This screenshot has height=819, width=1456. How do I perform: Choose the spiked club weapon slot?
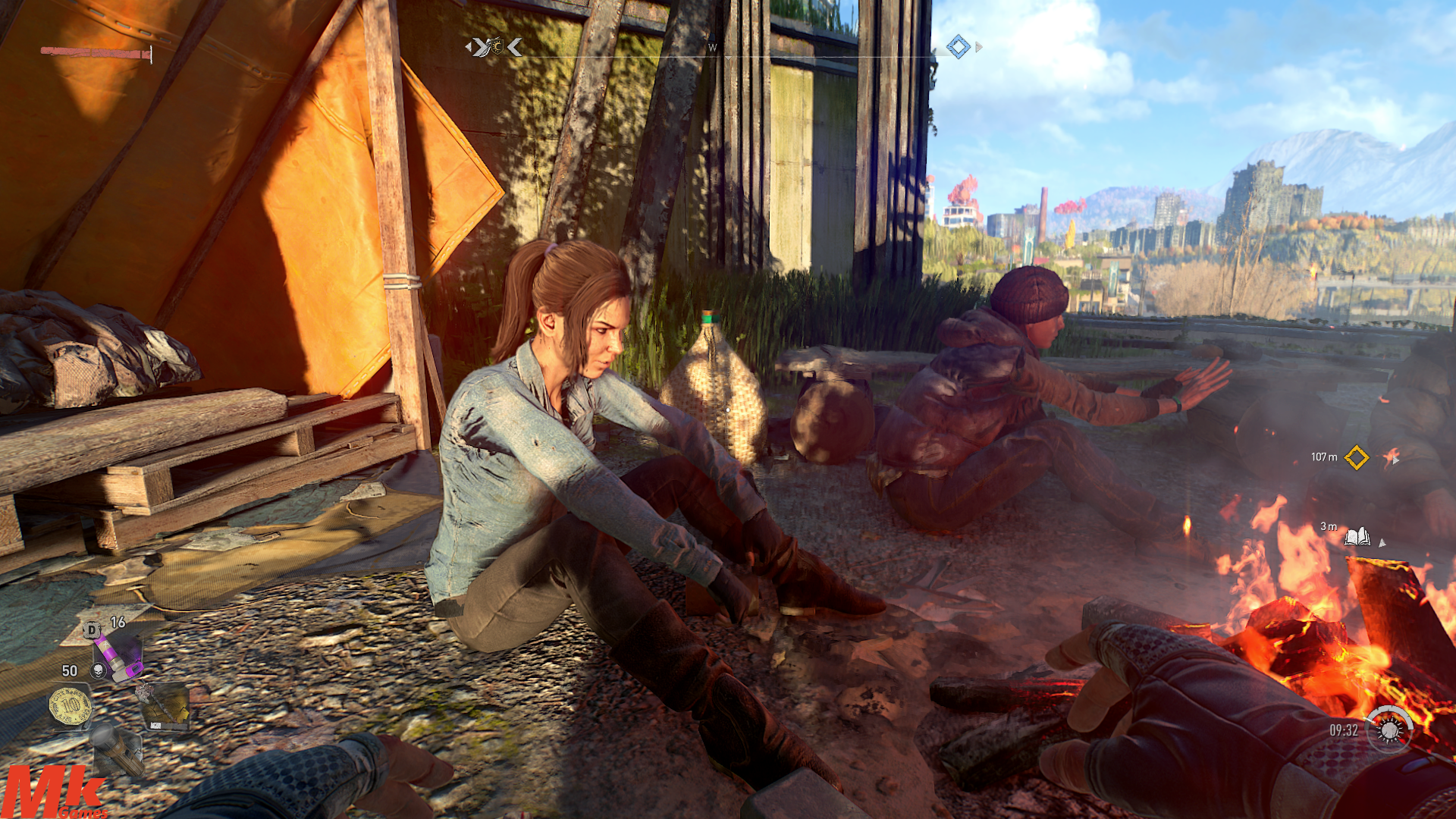click(165, 706)
